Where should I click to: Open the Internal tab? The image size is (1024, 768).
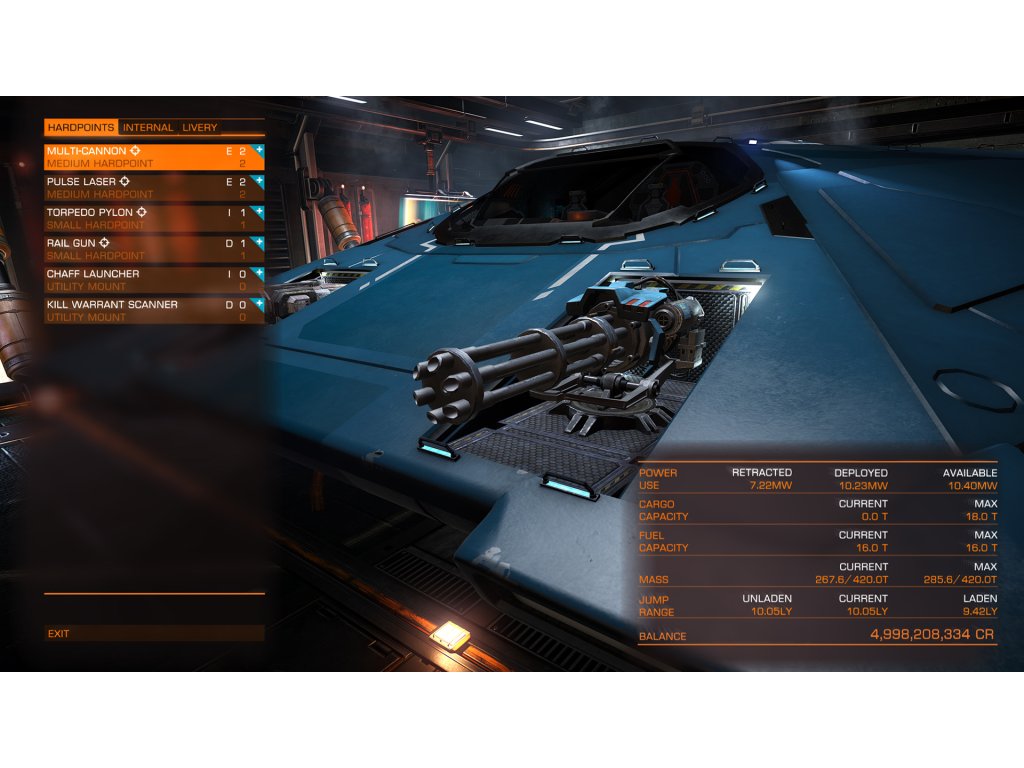[x=148, y=128]
